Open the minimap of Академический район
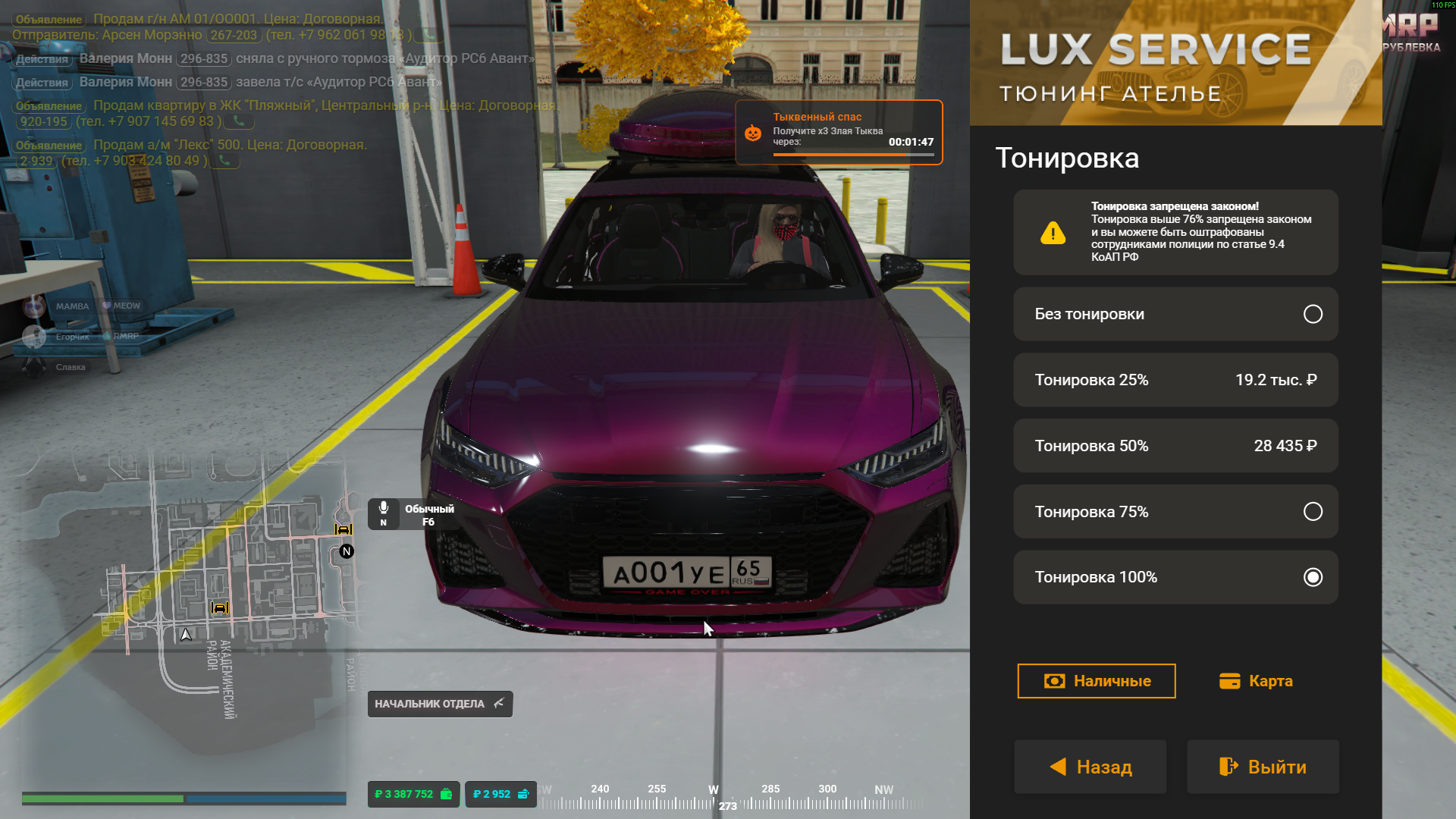This screenshot has height=819, width=1456. (227, 591)
